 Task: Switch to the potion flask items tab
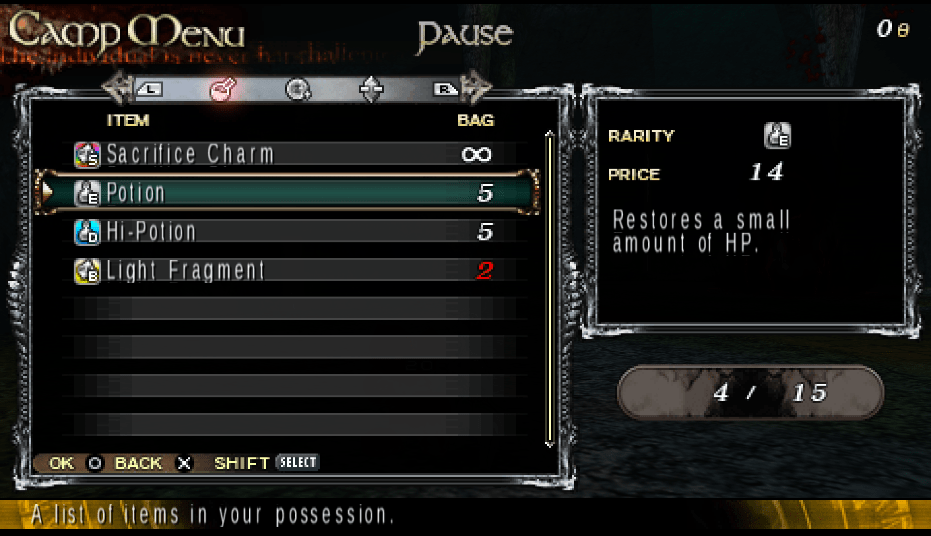click(x=222, y=90)
